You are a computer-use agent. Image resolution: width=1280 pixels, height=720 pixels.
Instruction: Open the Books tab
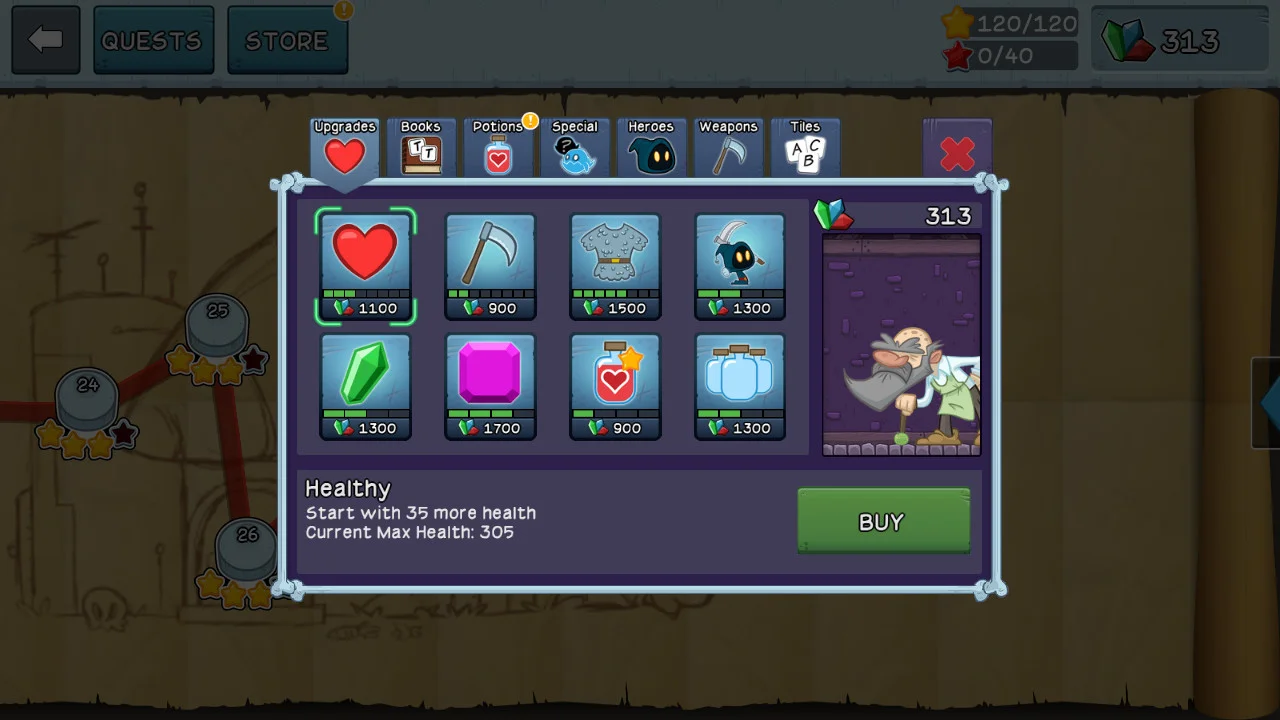pyautogui.click(x=421, y=147)
